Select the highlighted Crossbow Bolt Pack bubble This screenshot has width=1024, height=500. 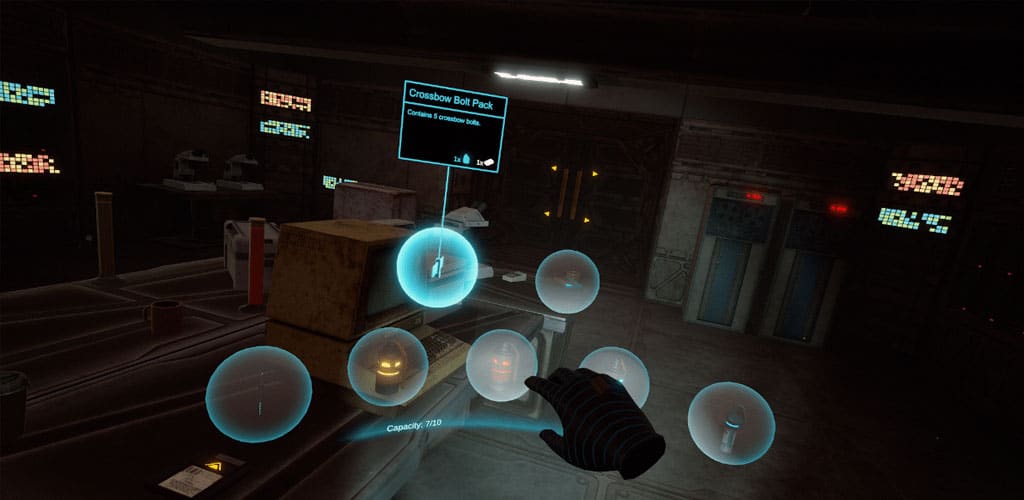[437, 267]
